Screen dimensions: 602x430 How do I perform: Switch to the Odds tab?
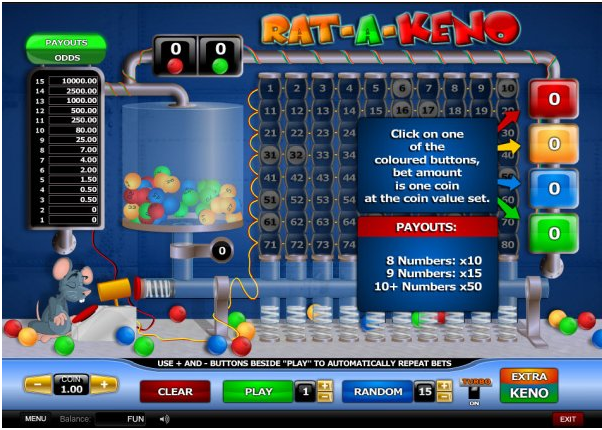tap(66, 57)
